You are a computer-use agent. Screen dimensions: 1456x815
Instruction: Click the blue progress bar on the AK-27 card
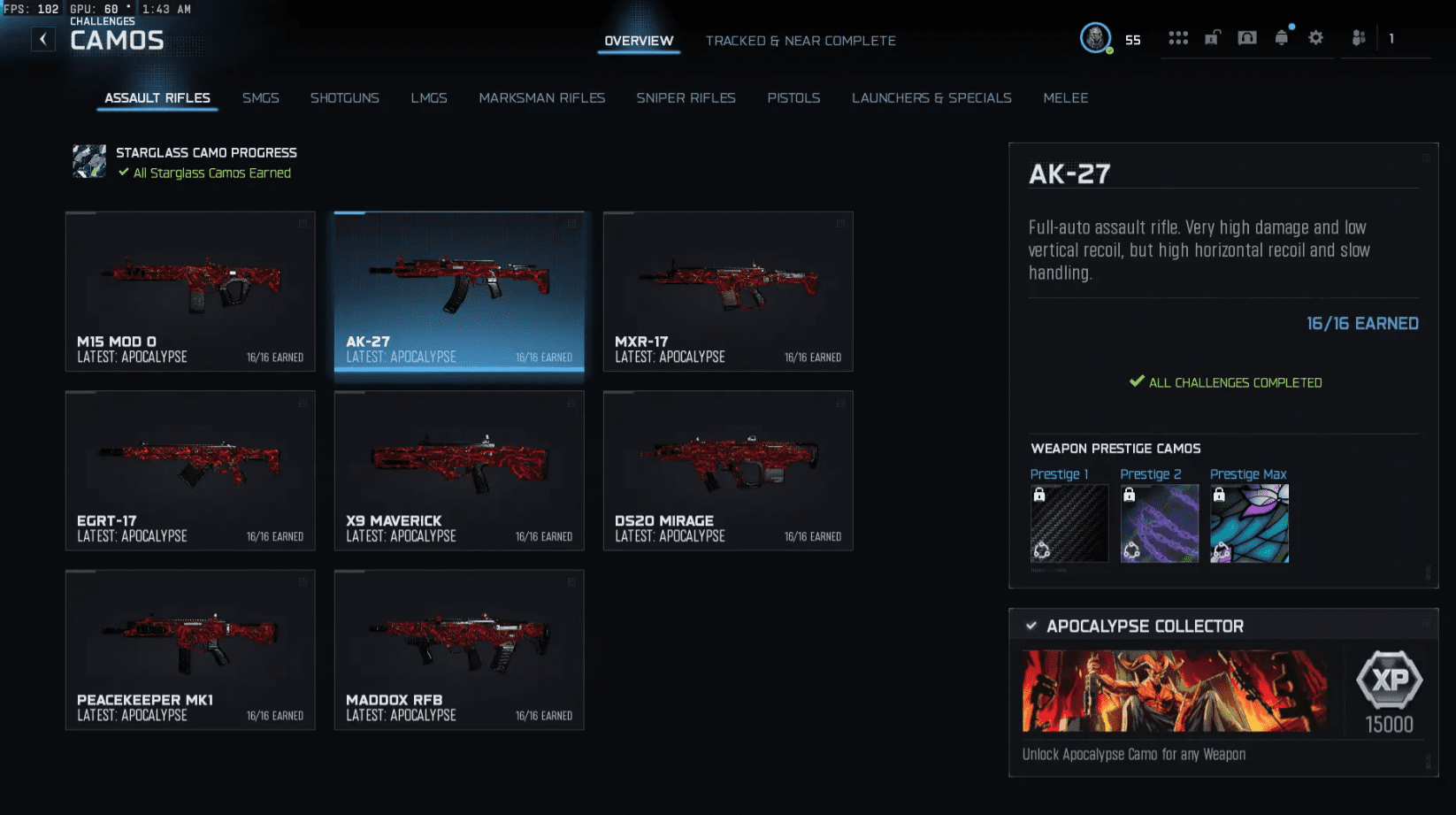tap(349, 212)
